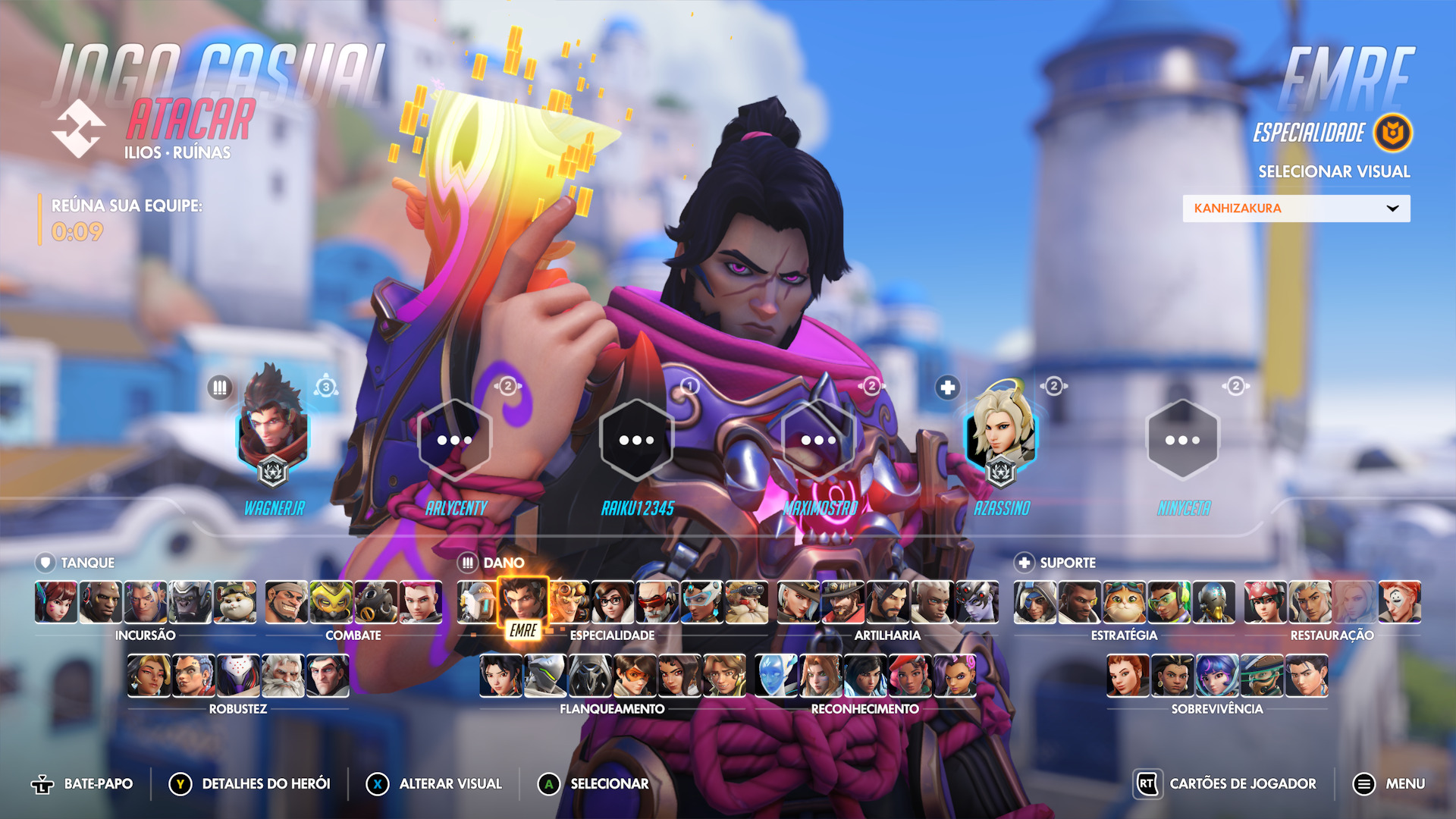Pick Soldier: 76 hero portrait
1456x819 pixels.
(x=657, y=602)
